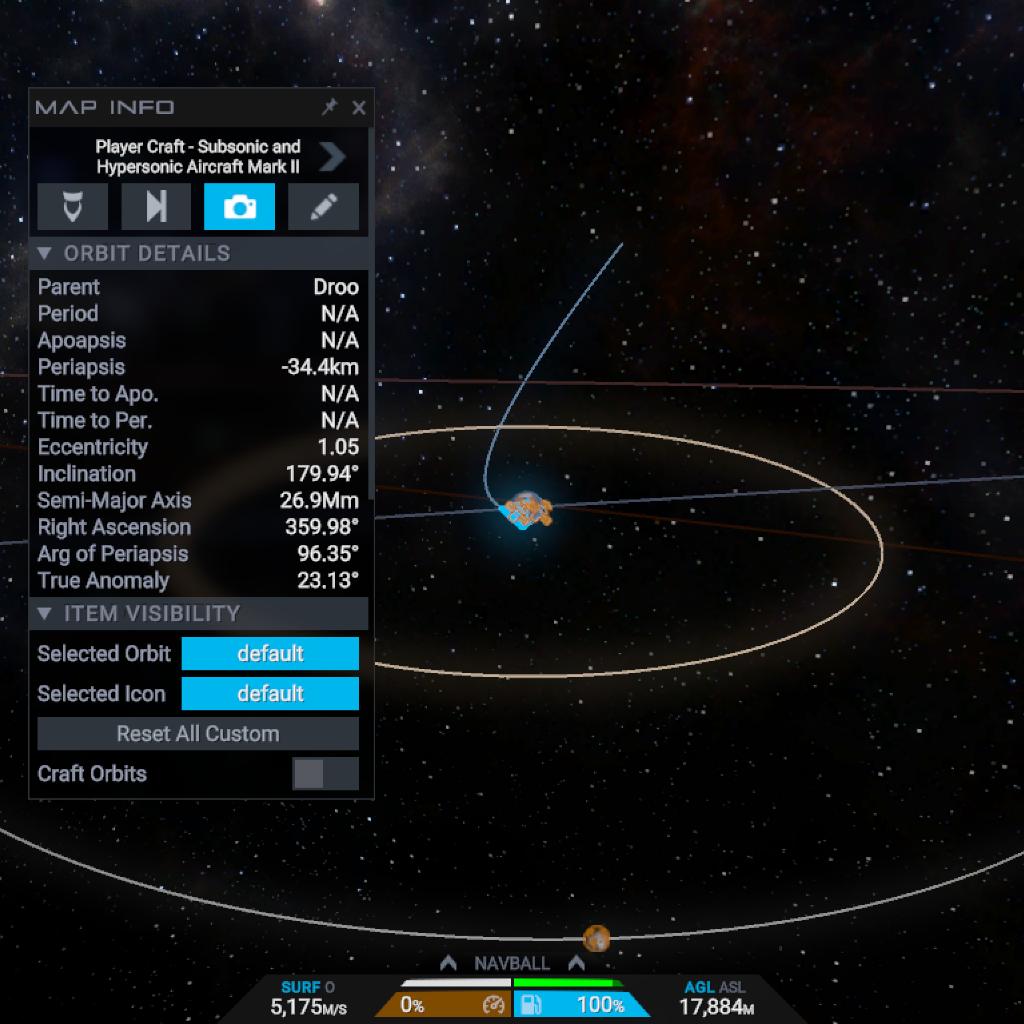Click the craft icon button

point(72,207)
